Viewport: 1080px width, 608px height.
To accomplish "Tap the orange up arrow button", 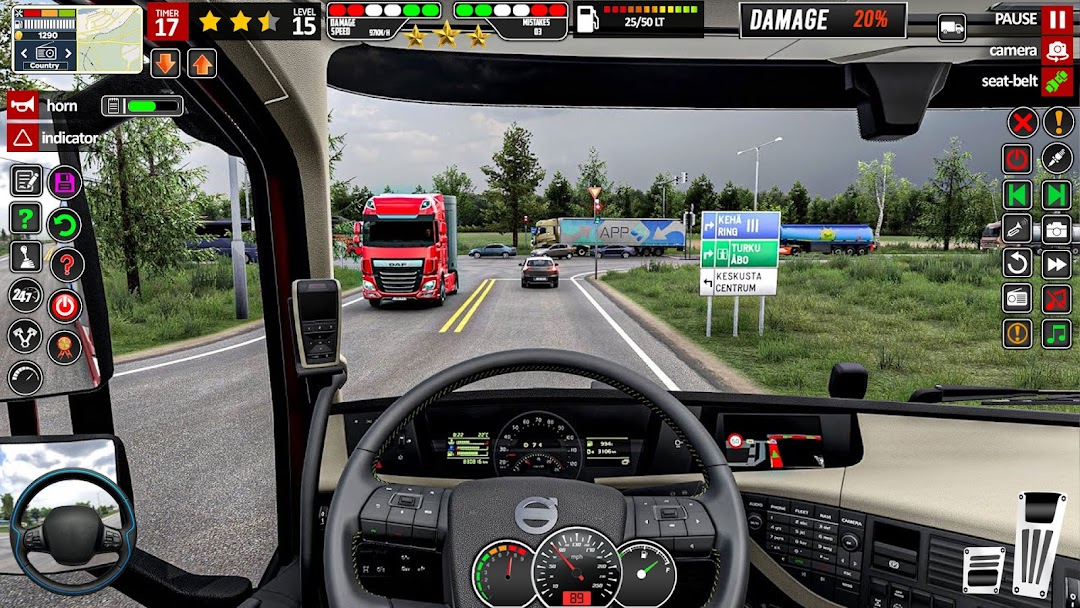I will [x=201, y=64].
